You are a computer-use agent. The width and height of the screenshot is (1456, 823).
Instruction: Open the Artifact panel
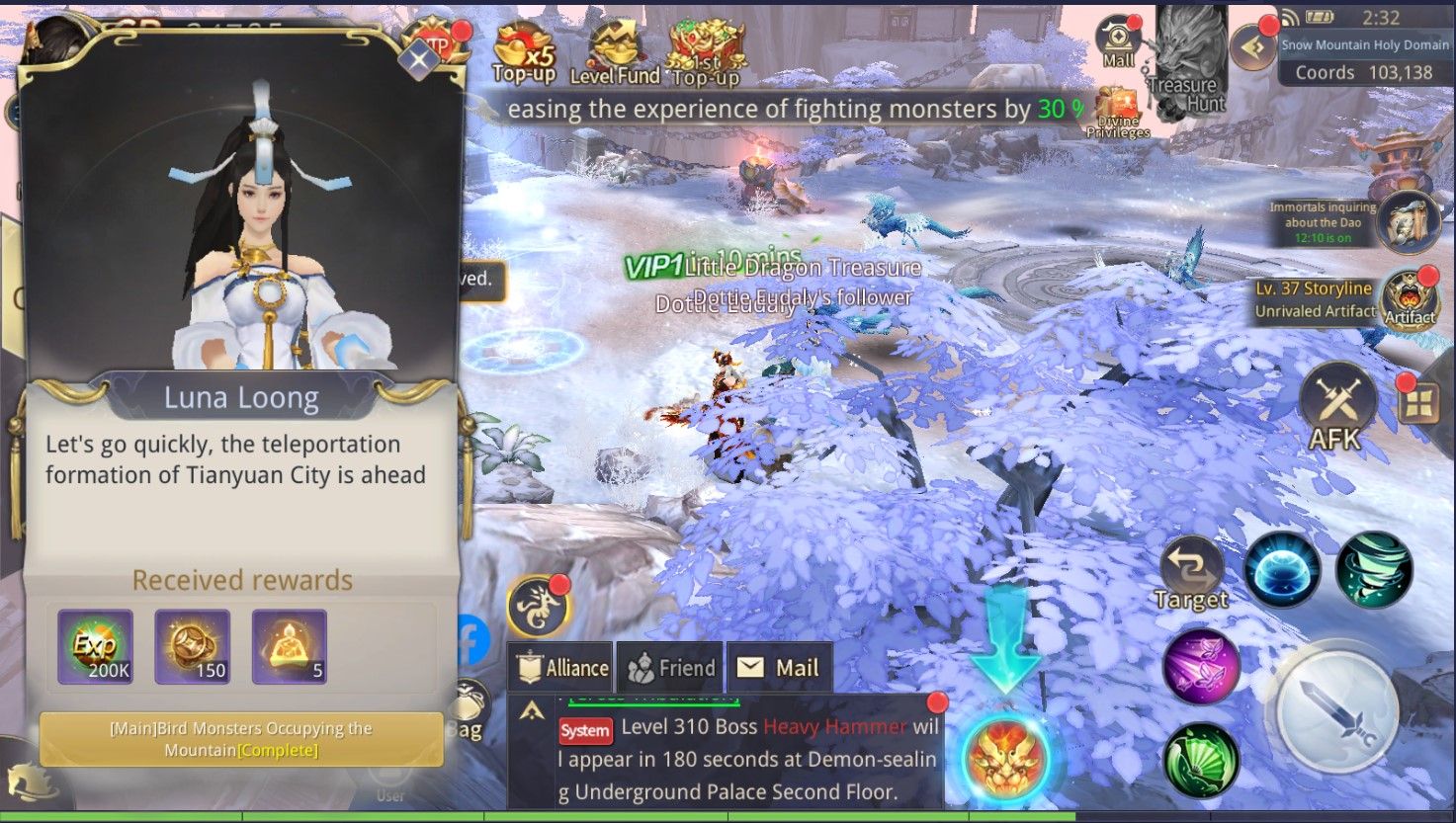point(1410,301)
